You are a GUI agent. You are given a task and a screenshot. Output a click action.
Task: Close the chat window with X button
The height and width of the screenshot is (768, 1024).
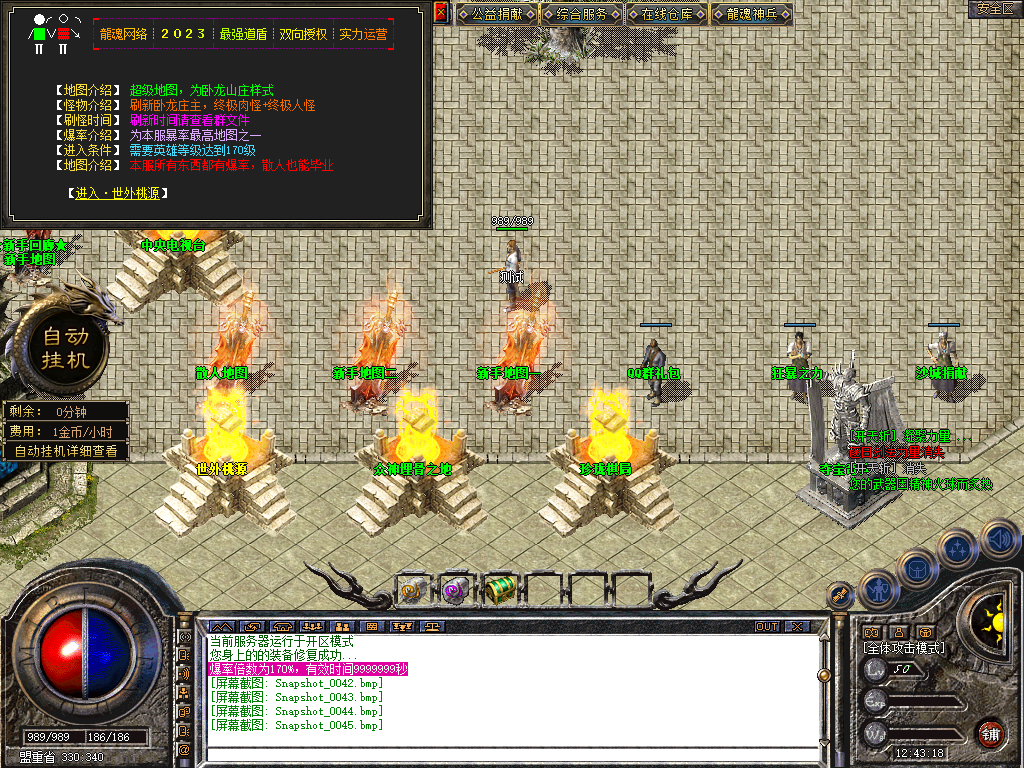click(x=796, y=626)
